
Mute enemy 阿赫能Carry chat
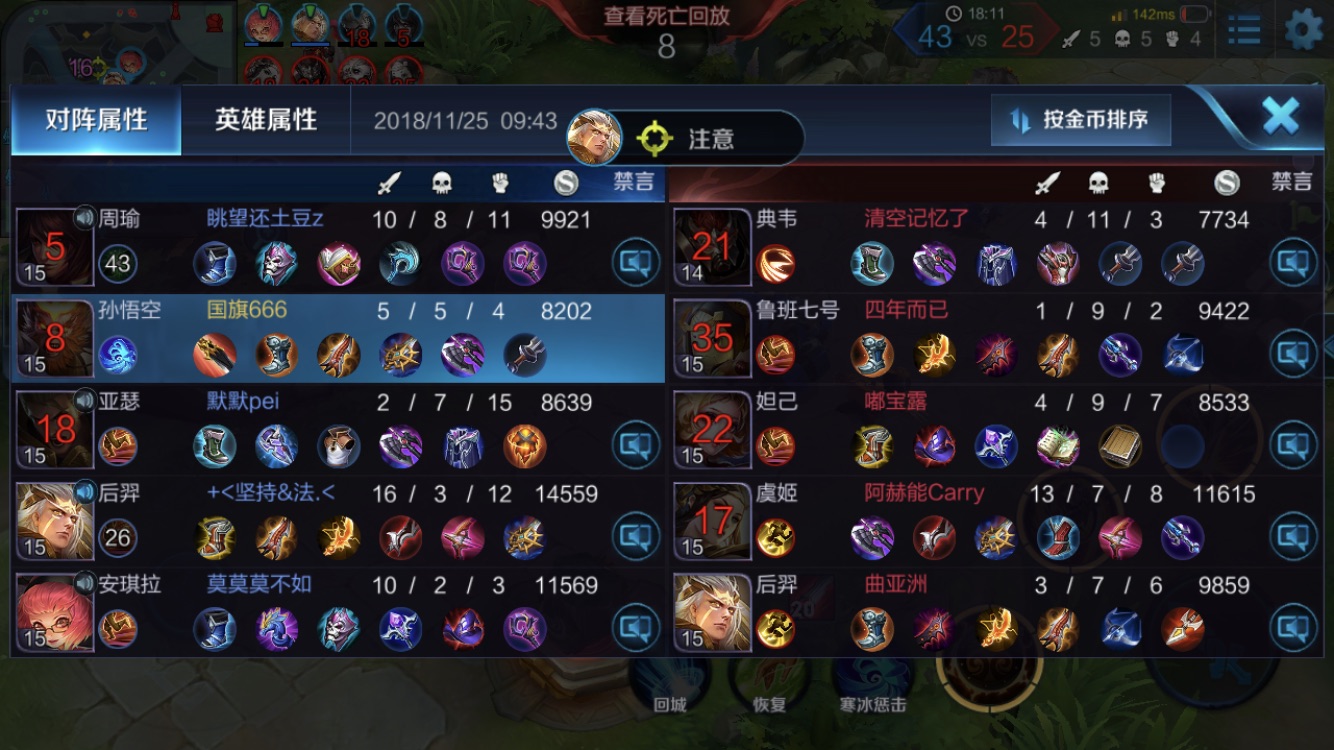(1293, 537)
